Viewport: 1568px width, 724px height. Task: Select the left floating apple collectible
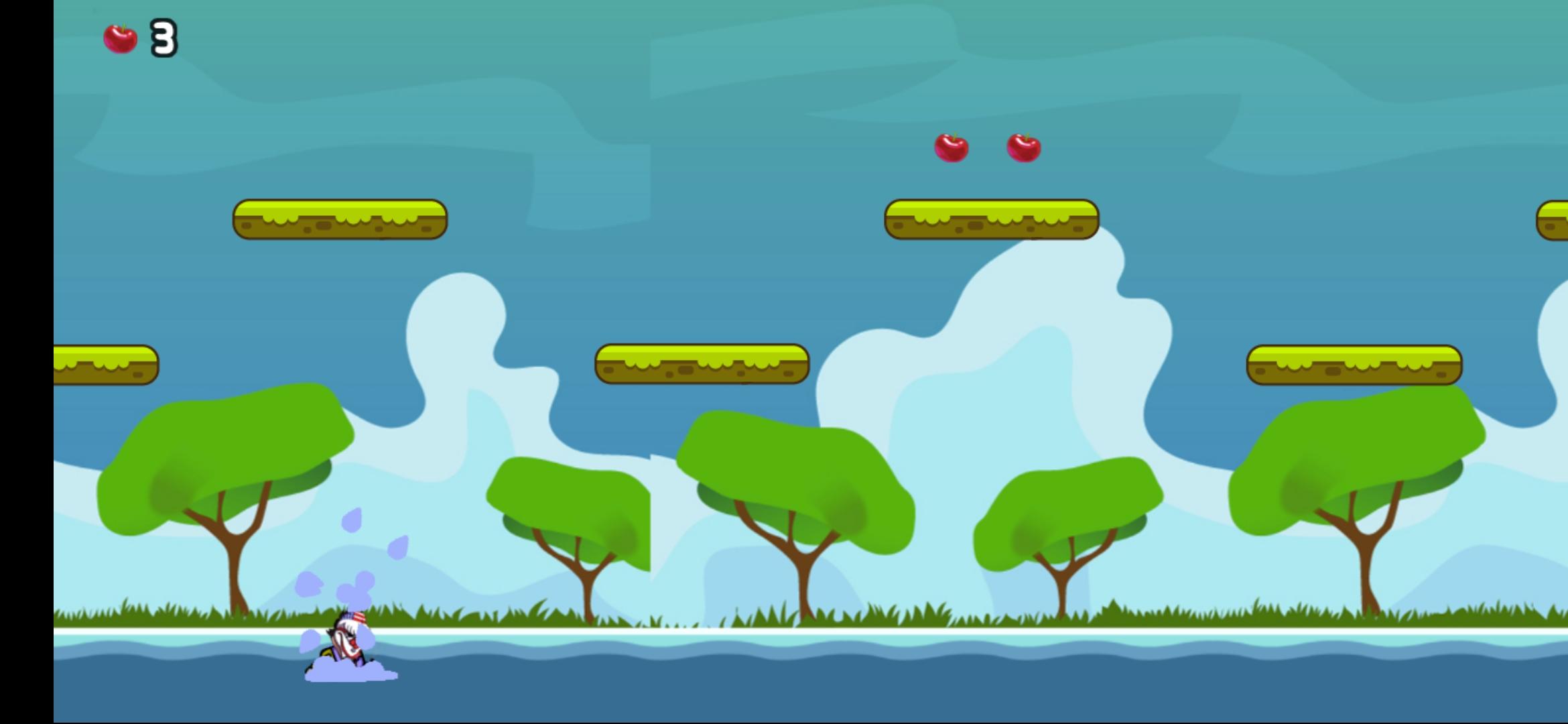951,148
